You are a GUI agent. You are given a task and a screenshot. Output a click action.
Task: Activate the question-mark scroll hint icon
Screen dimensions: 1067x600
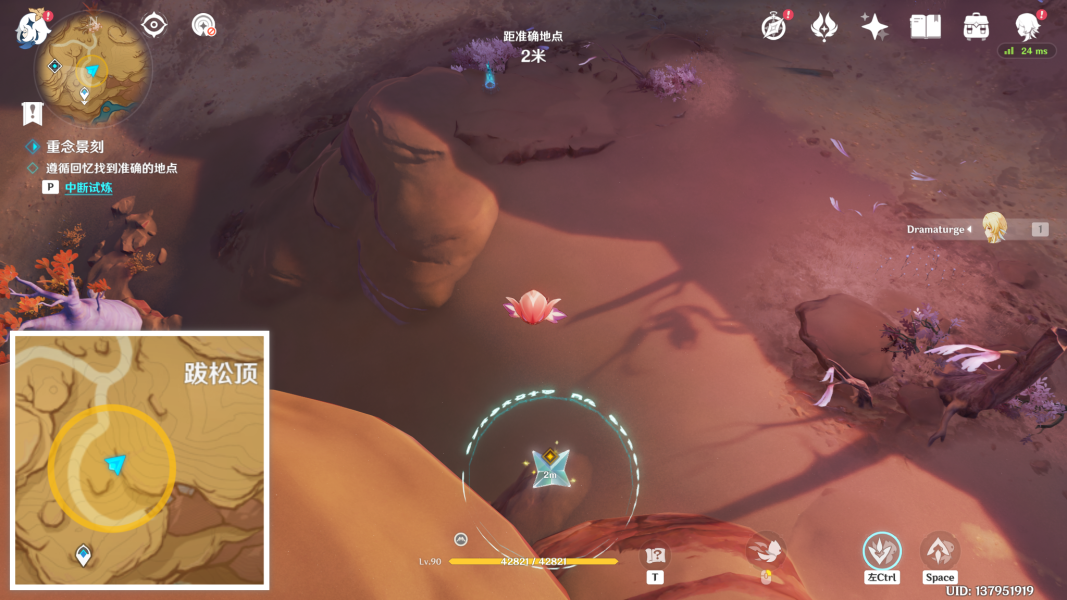(656, 556)
